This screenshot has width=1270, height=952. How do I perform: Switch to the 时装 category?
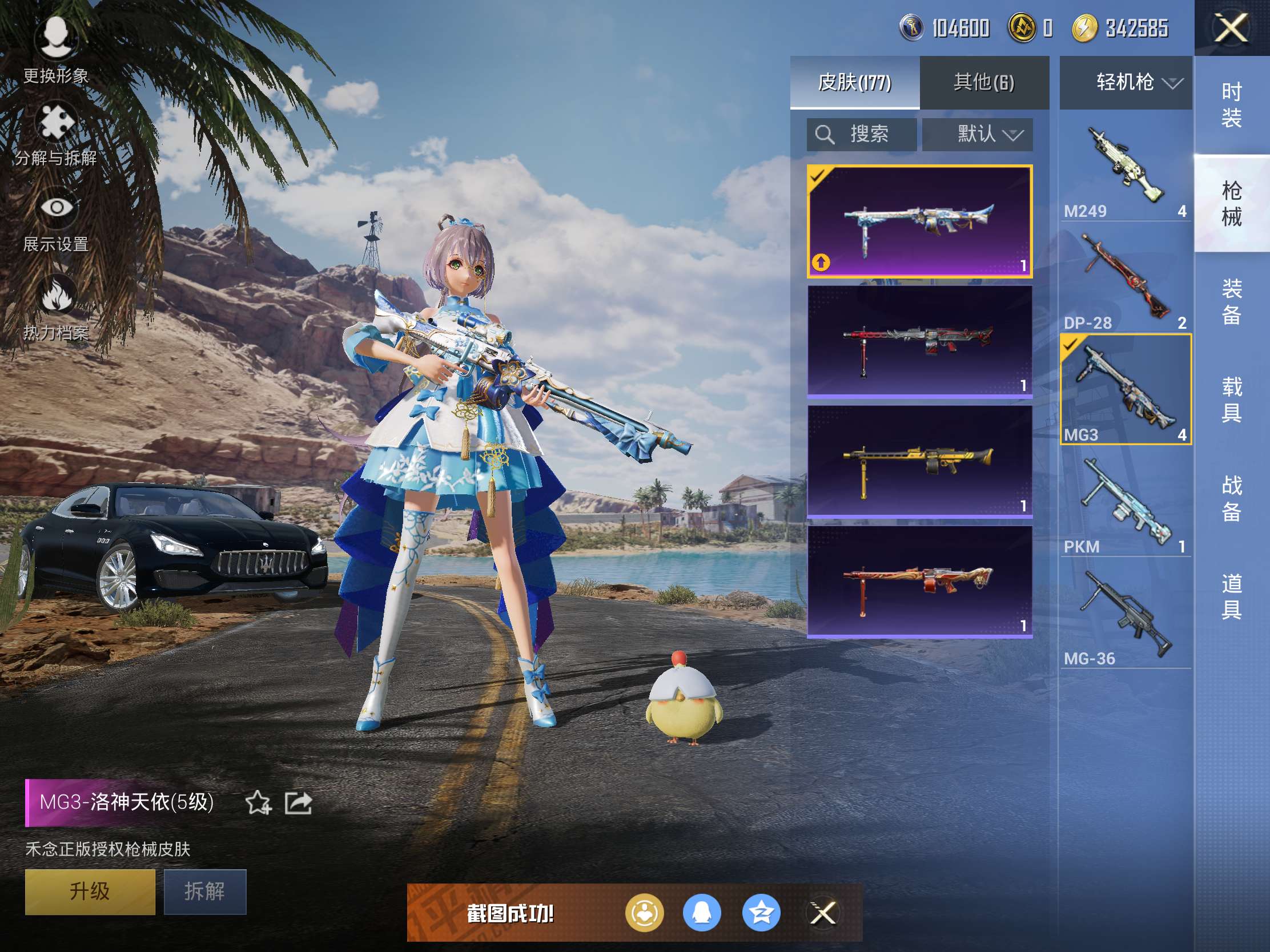[x=1232, y=104]
